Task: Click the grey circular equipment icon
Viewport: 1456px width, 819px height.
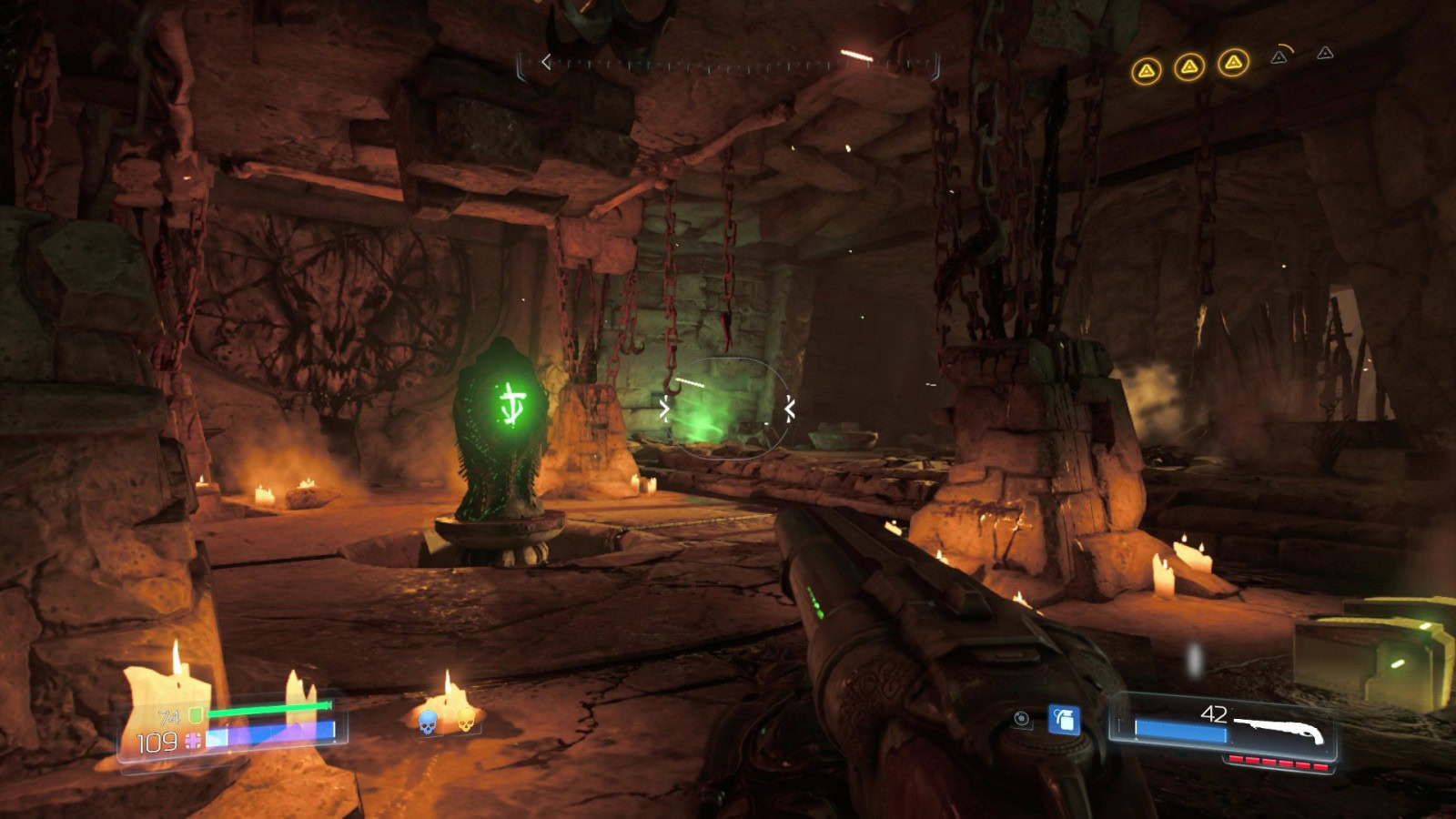Action: click(1022, 720)
